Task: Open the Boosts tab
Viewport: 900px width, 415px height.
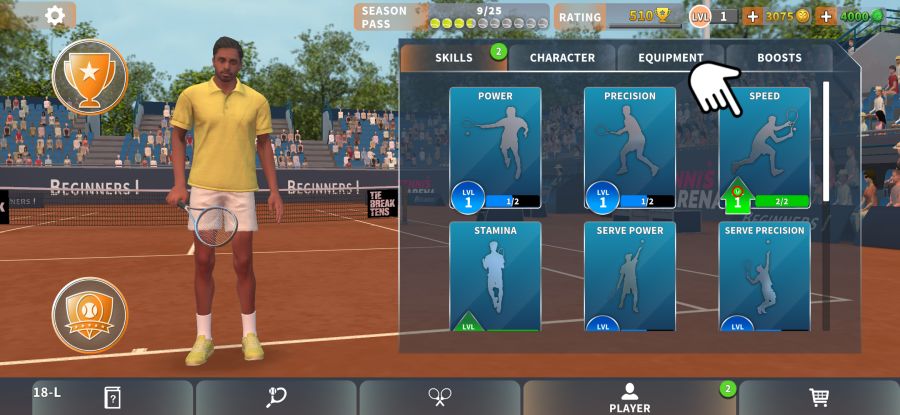Action: point(779,58)
